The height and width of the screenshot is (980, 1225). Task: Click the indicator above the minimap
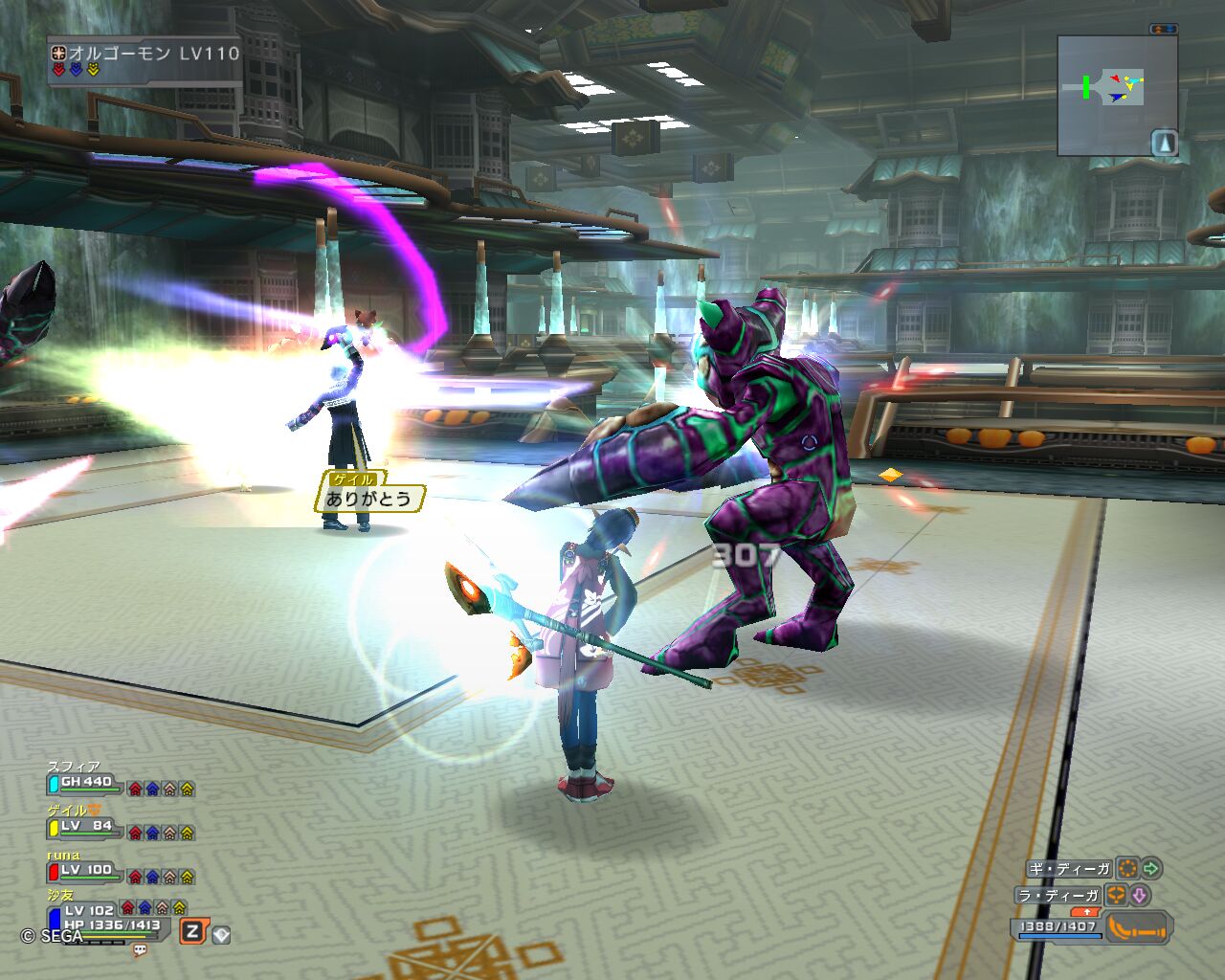[x=1164, y=30]
